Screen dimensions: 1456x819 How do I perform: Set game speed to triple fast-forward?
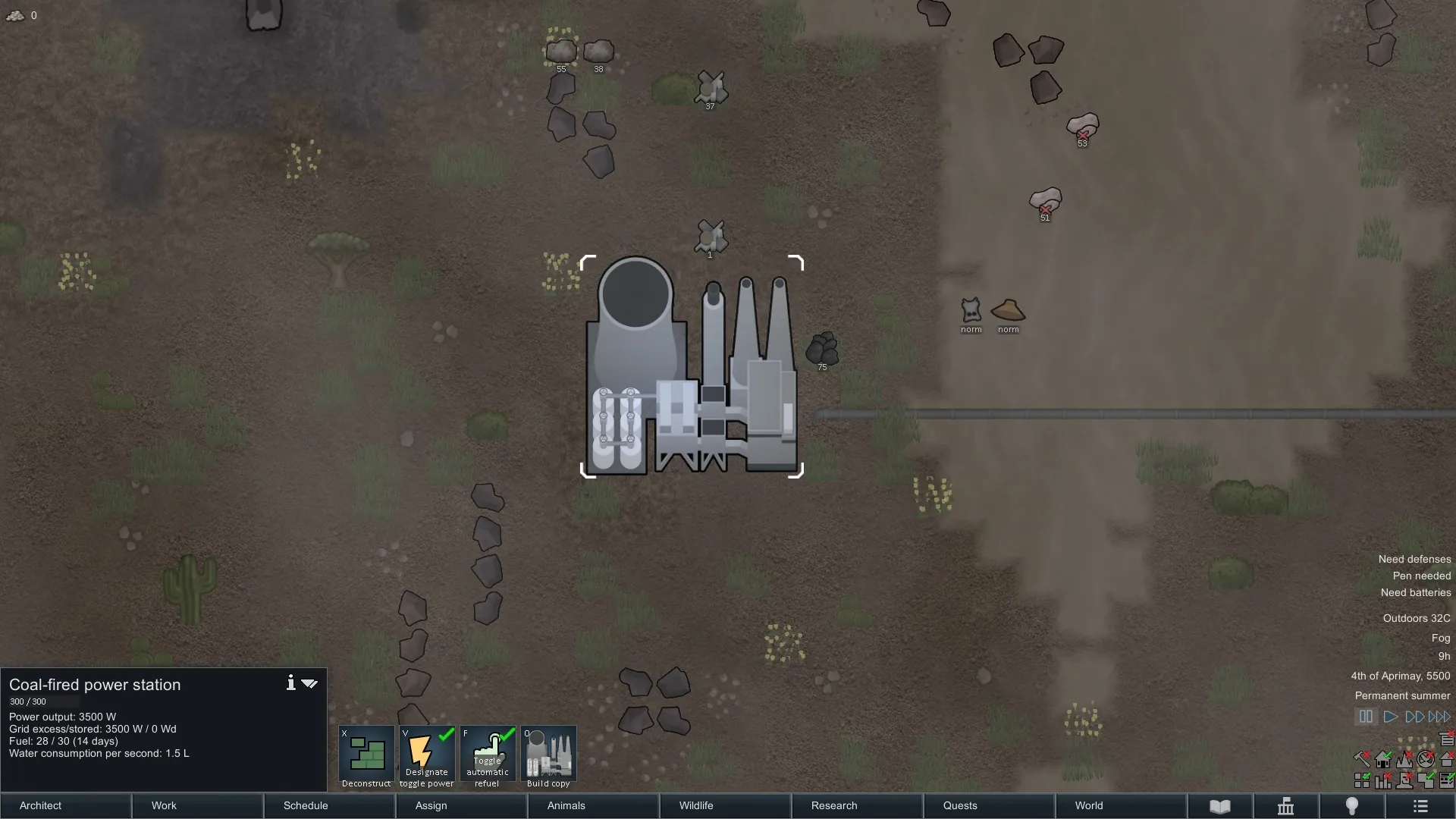coord(1439,717)
